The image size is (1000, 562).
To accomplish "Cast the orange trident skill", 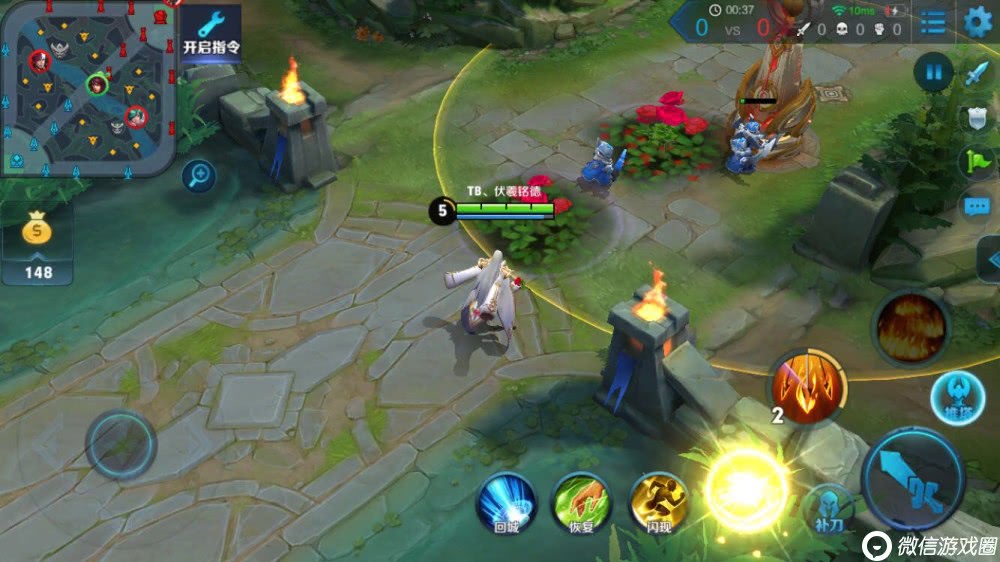I will pos(806,387).
